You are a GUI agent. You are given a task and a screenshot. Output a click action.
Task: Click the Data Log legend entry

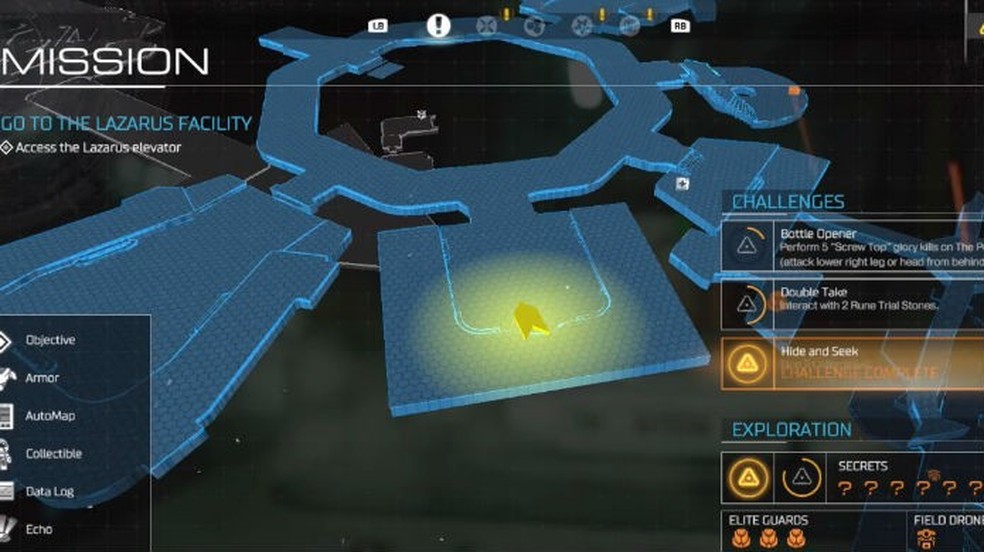tap(50, 491)
